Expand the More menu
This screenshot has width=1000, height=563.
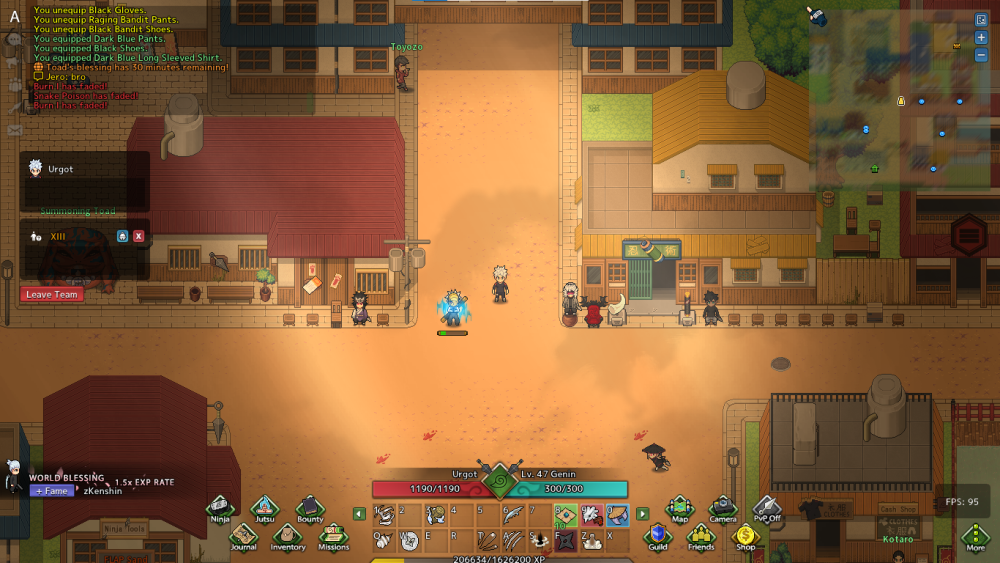click(975, 537)
